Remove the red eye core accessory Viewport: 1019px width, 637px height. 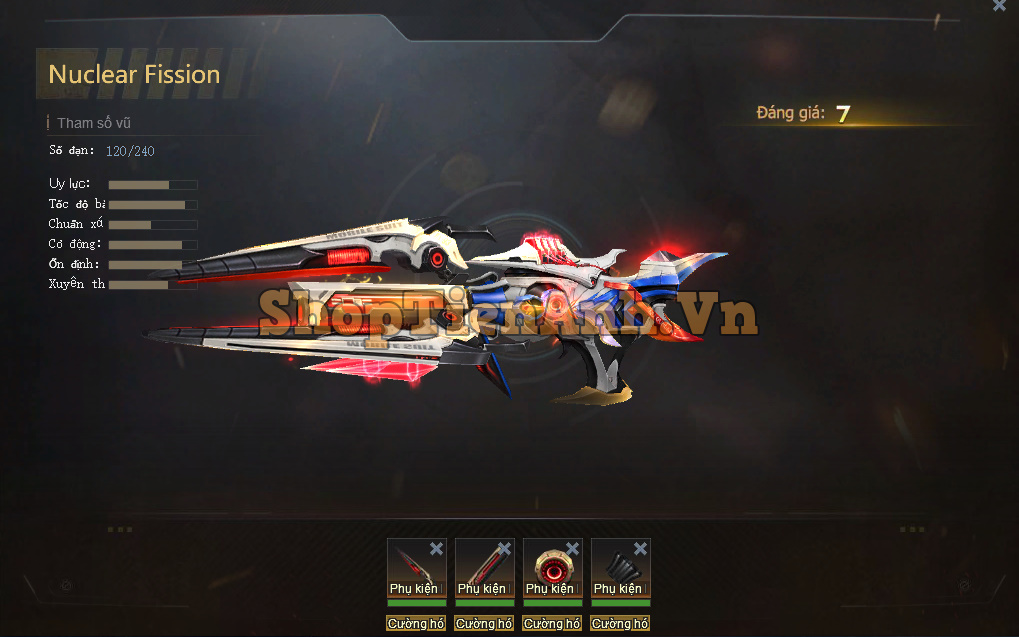[572, 548]
